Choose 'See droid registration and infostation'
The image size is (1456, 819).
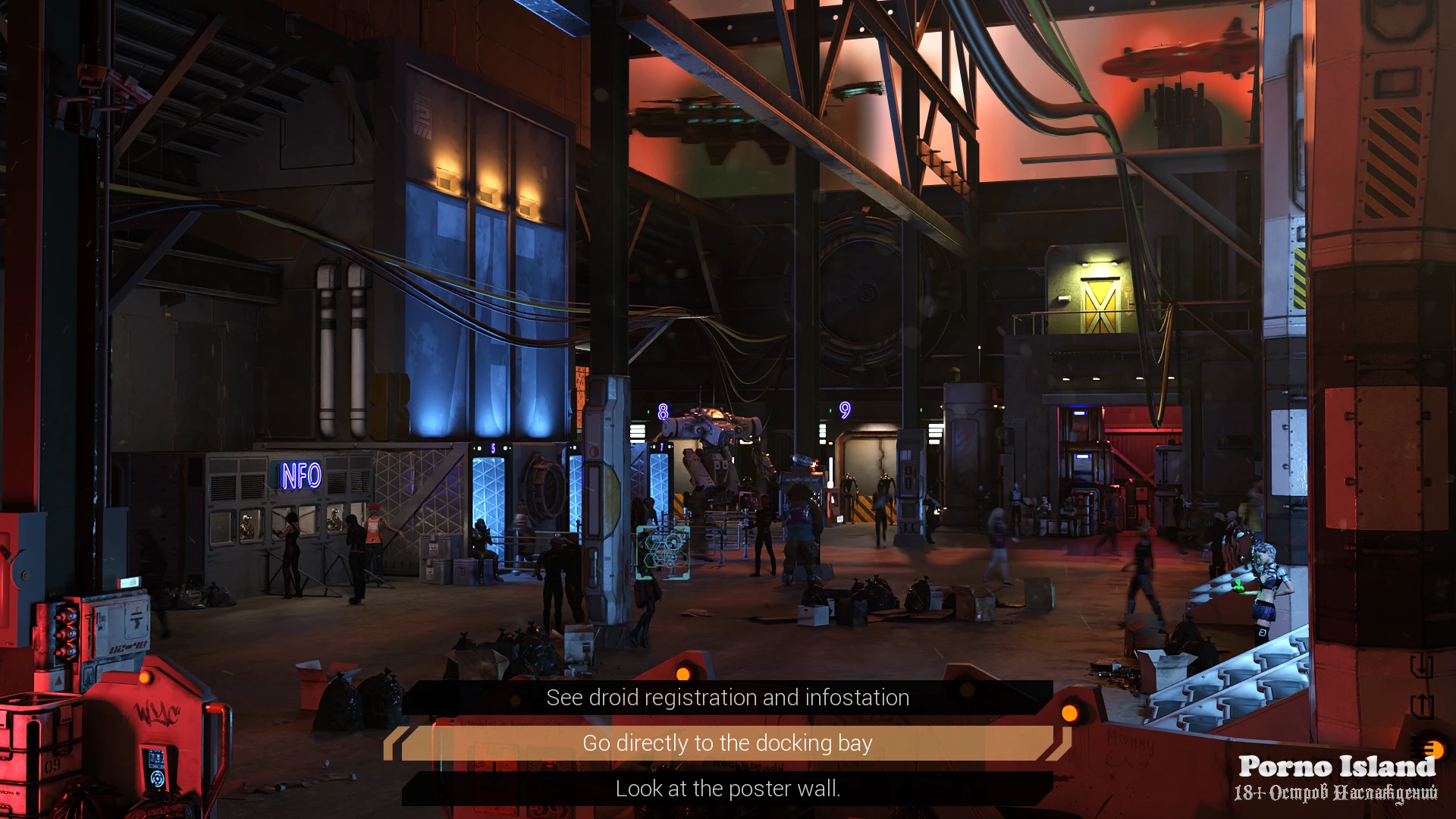(727, 698)
